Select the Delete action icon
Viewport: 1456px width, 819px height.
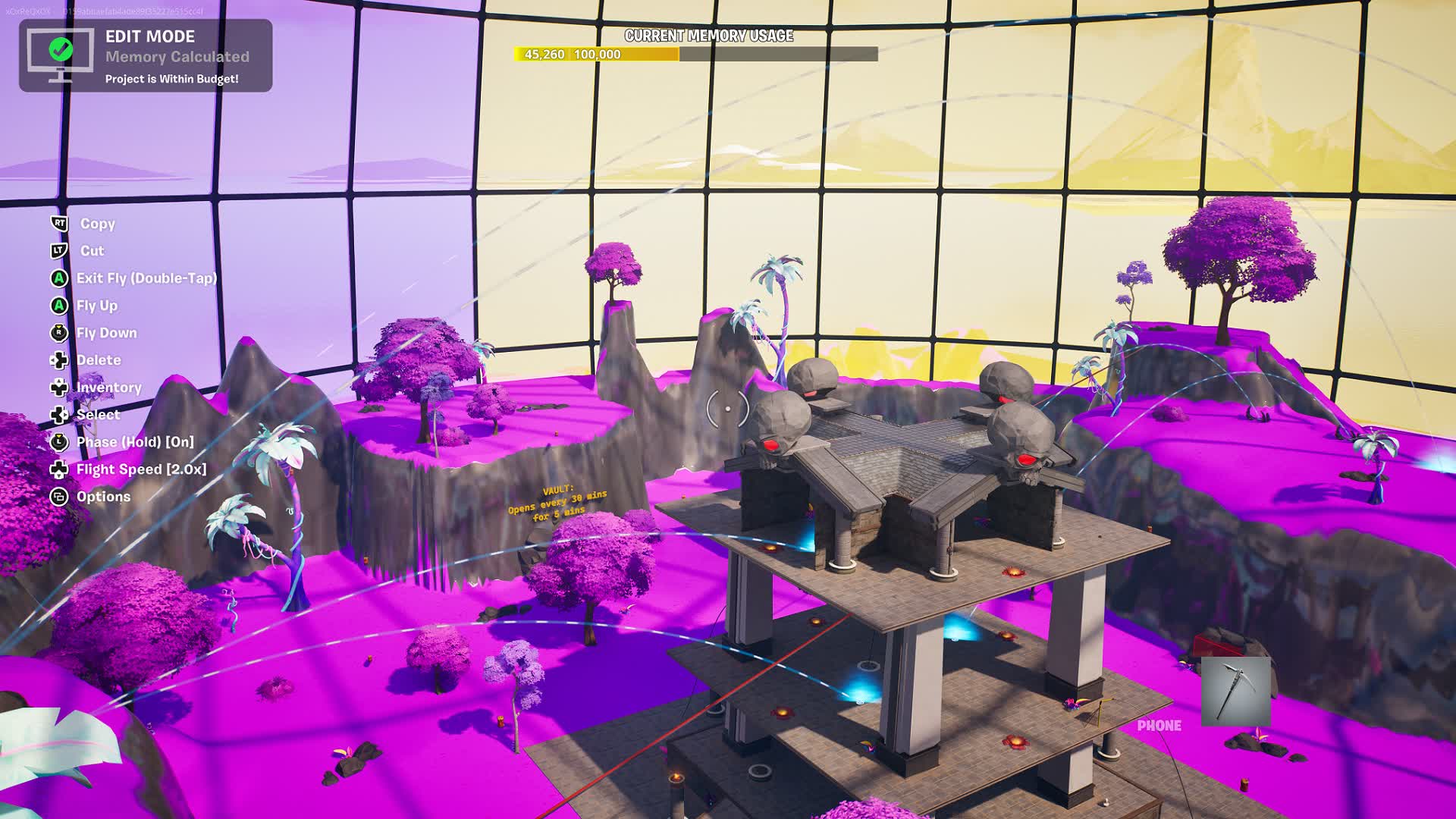coord(59,360)
